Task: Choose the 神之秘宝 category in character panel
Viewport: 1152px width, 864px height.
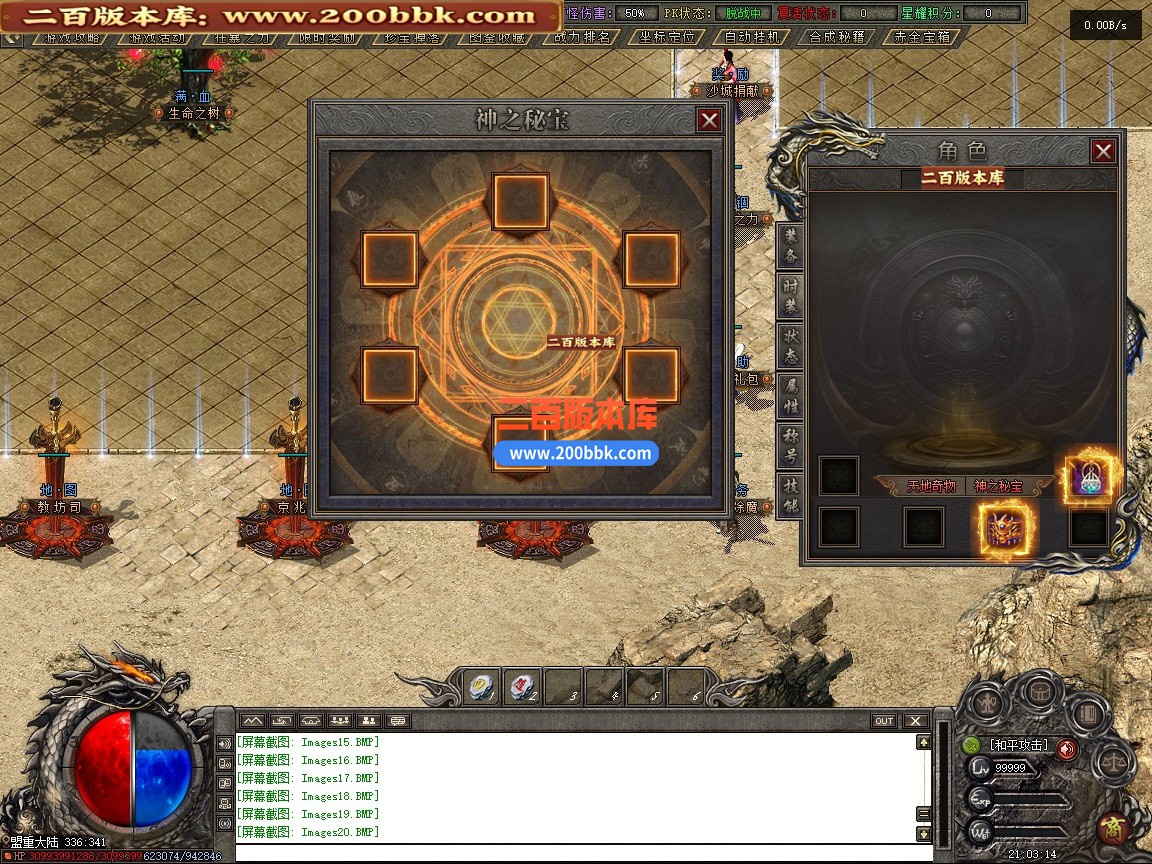Action: pyautogui.click(x=998, y=486)
